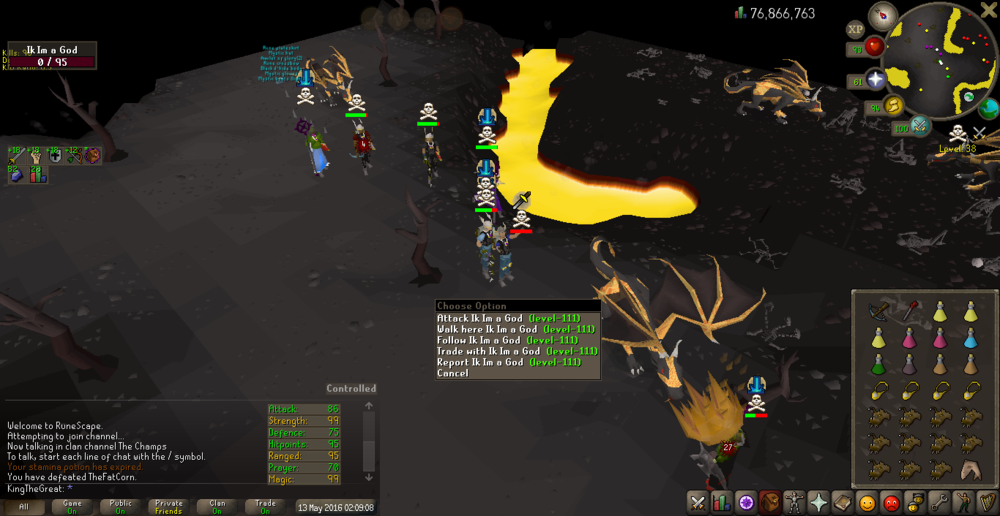Cancel the Choose Option menu
This screenshot has width=1000, height=516.
point(452,373)
